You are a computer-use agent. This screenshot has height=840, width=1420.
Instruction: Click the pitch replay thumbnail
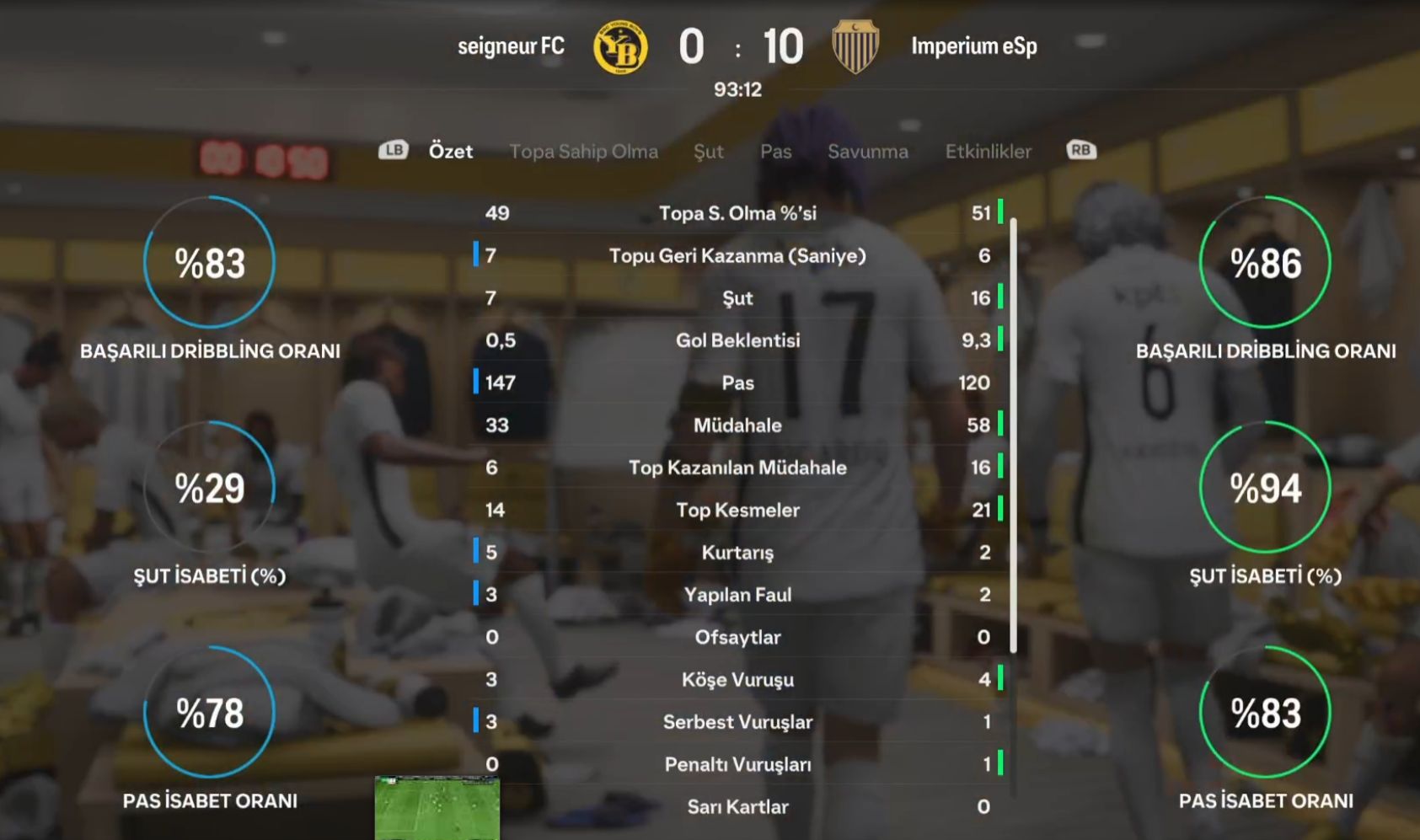click(437, 807)
